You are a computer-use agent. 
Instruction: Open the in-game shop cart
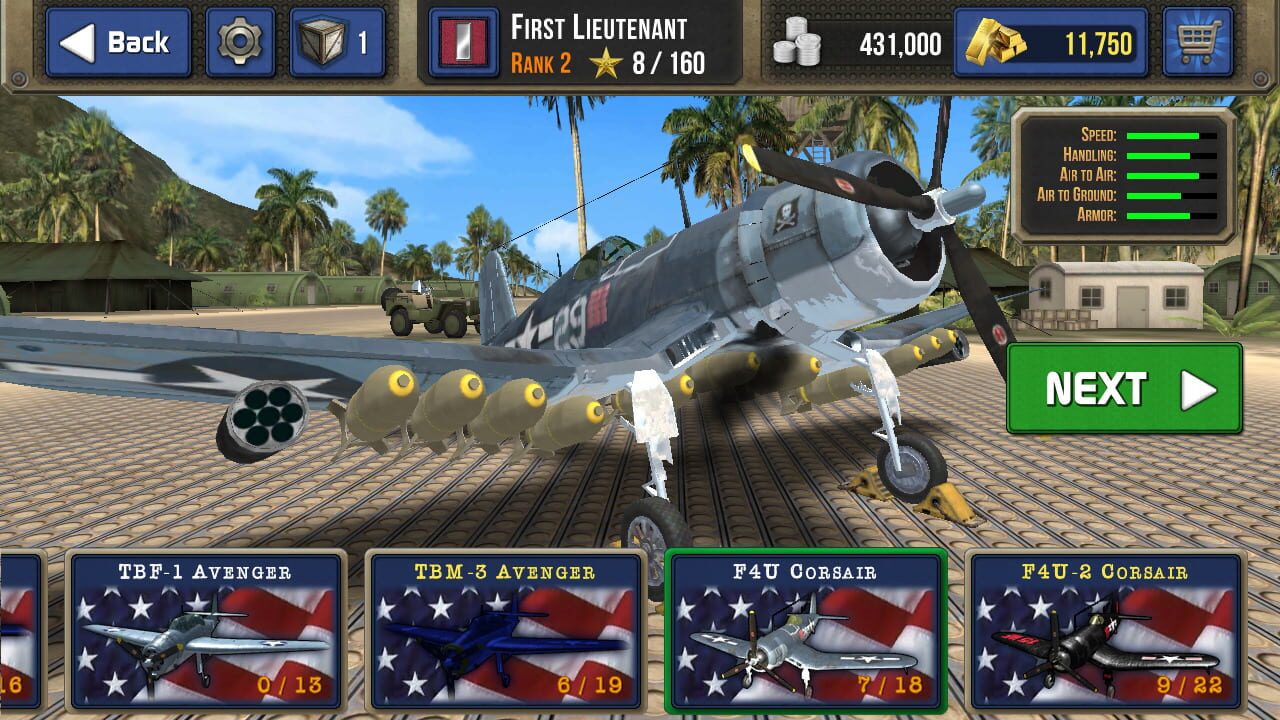(x=1200, y=42)
